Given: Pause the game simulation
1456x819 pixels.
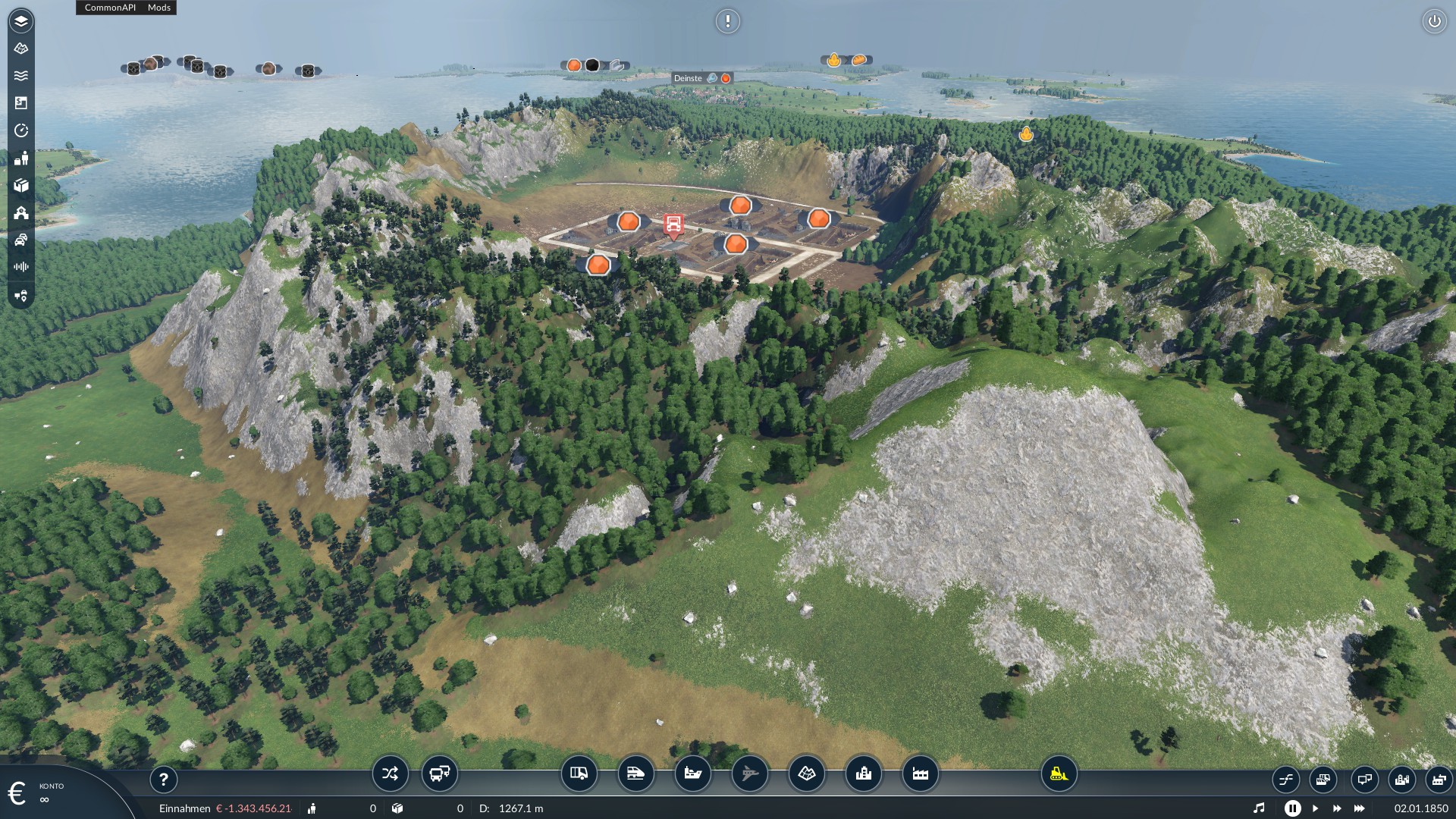Looking at the screenshot, I should tap(1293, 808).
